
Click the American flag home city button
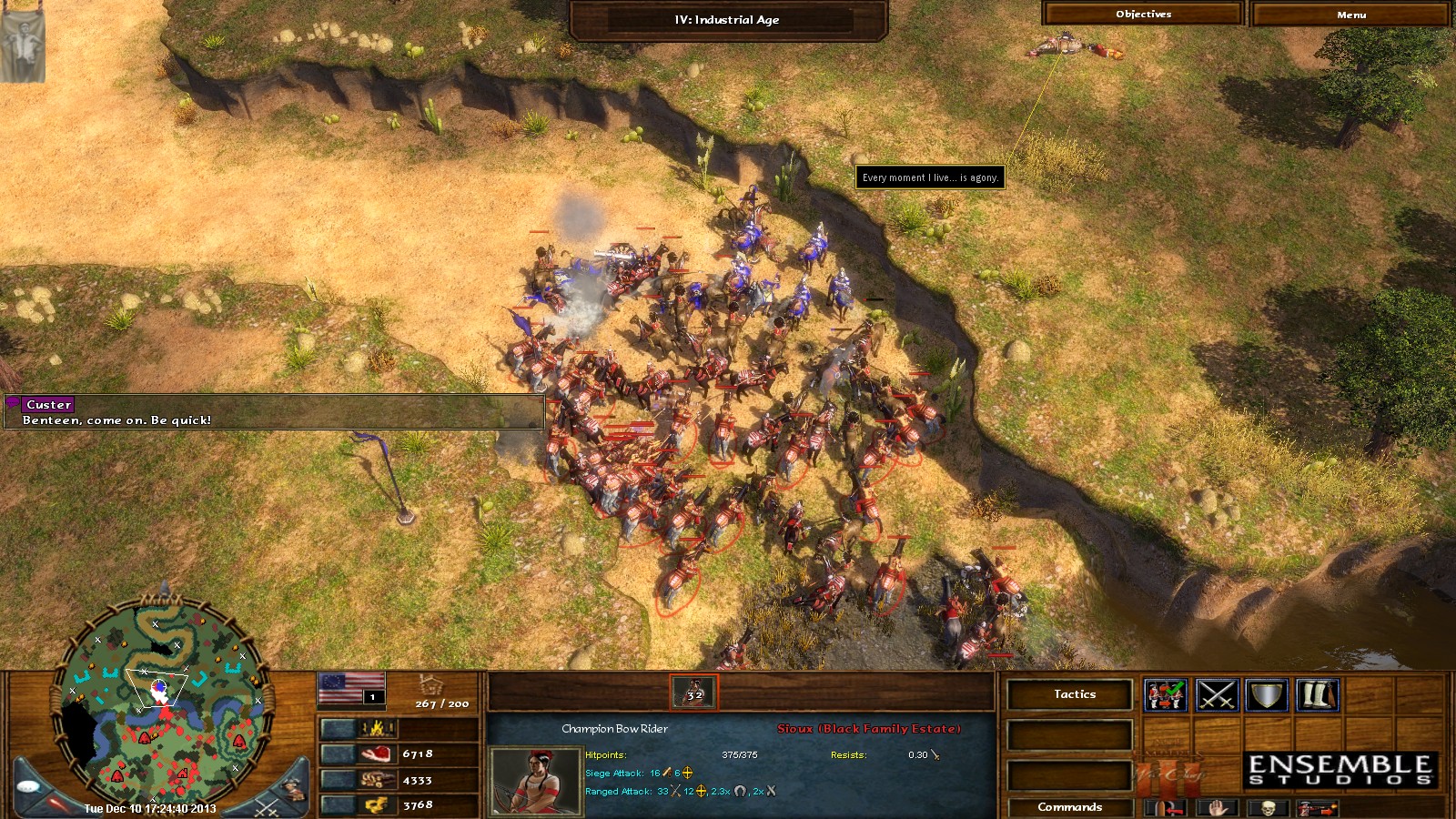351,688
